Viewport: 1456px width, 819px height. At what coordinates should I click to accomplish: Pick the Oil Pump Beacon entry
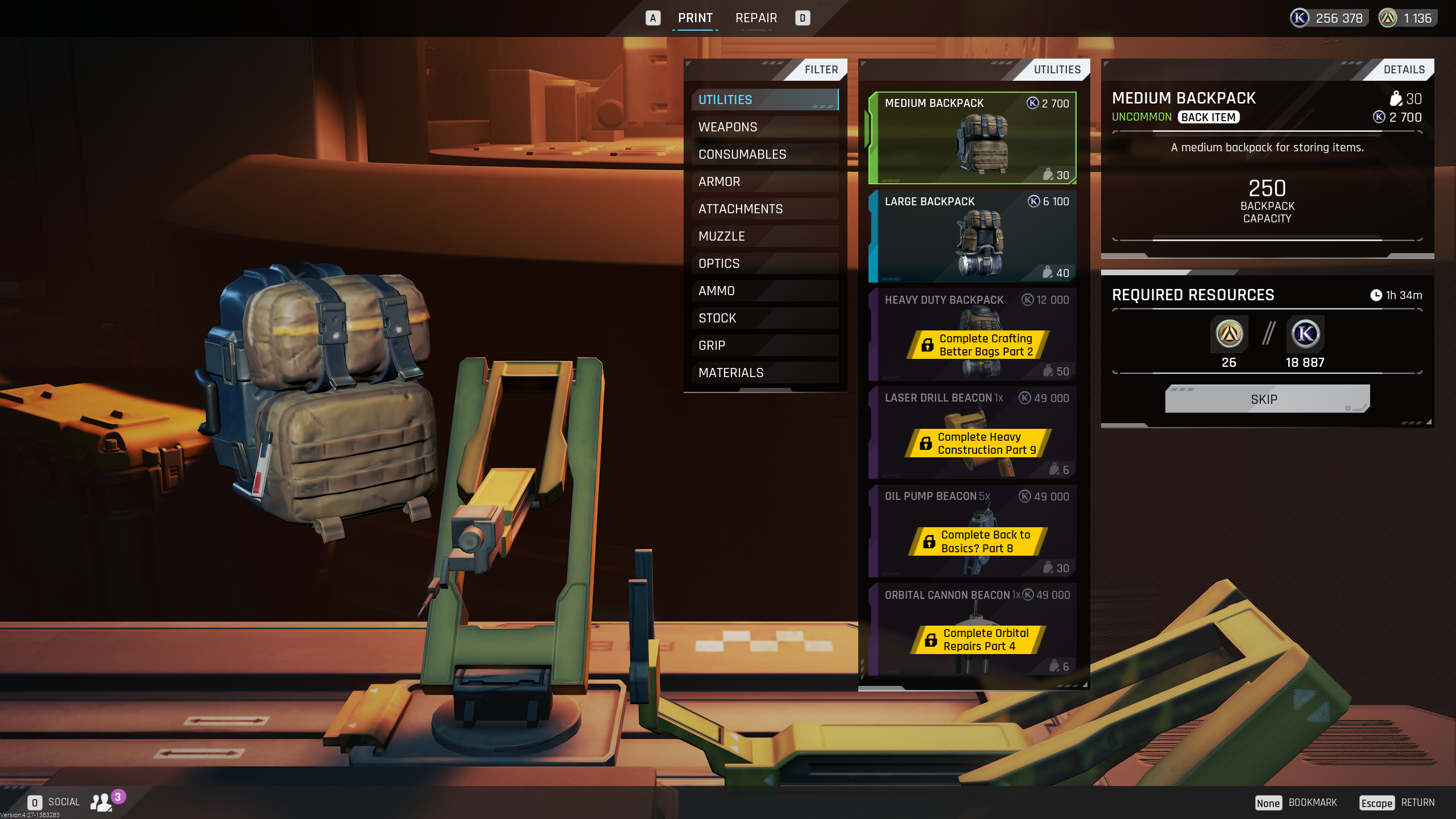(x=973, y=532)
